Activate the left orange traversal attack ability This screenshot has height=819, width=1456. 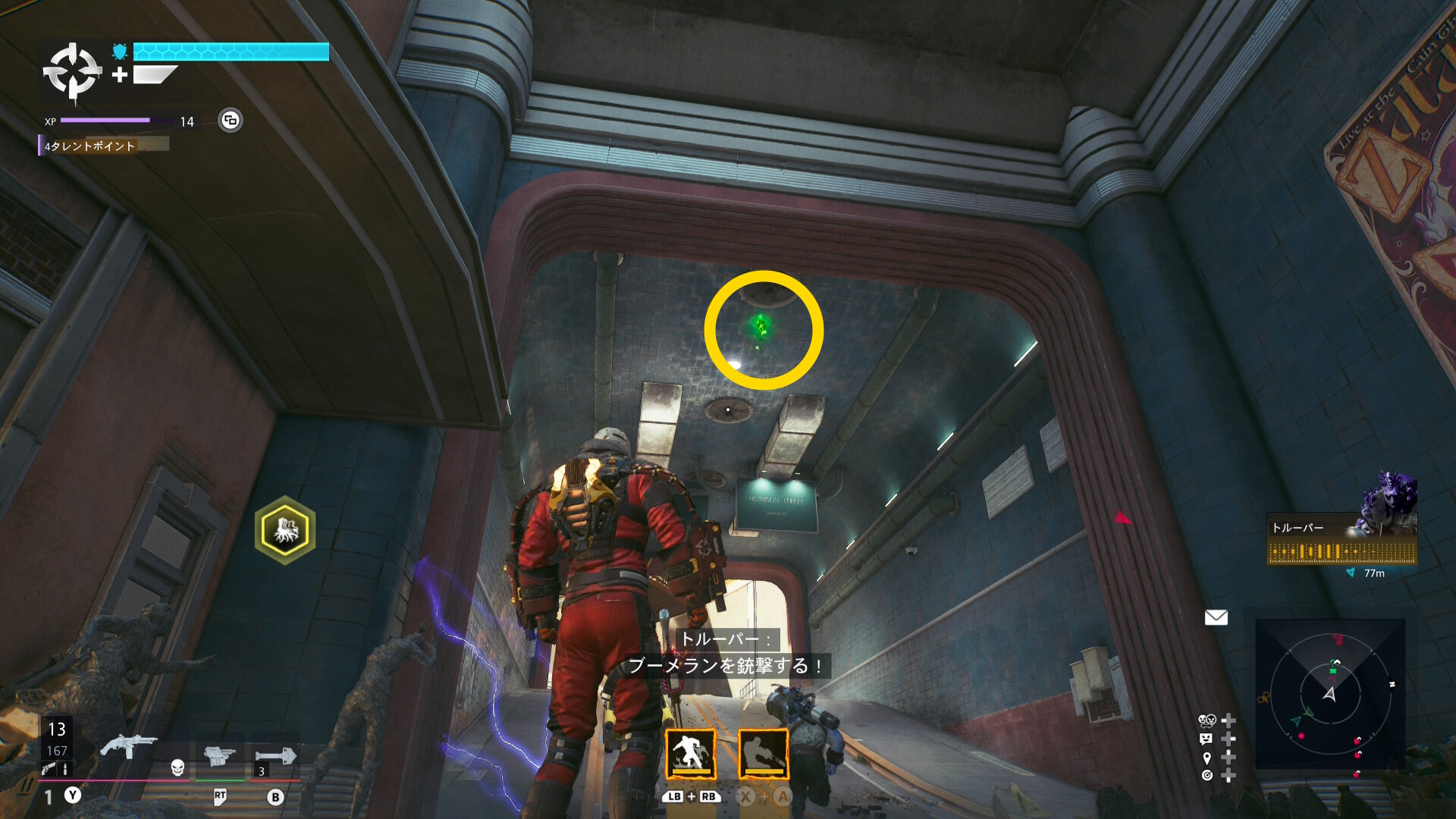pos(690,754)
